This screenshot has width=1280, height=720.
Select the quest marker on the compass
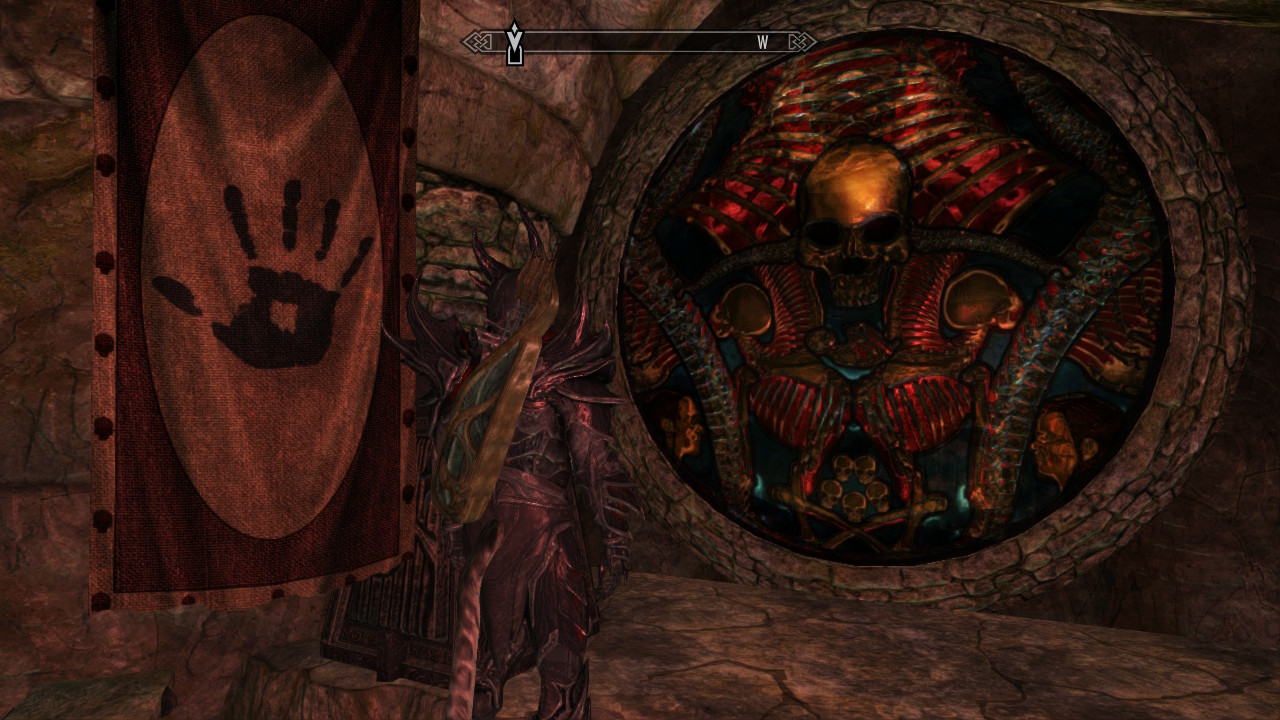[x=514, y=44]
